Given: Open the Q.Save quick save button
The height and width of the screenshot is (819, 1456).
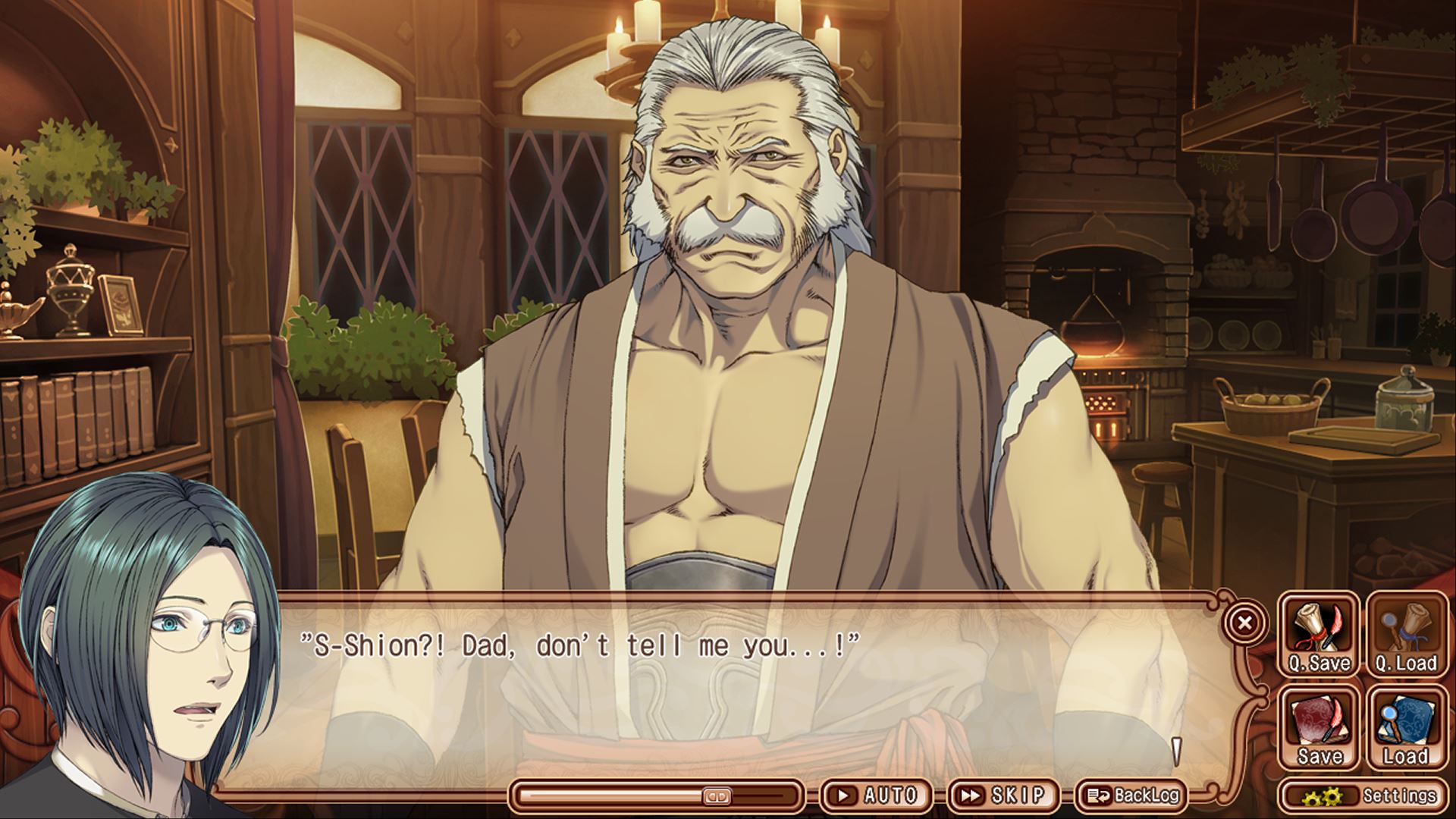Looking at the screenshot, I should pyautogui.click(x=1319, y=635).
